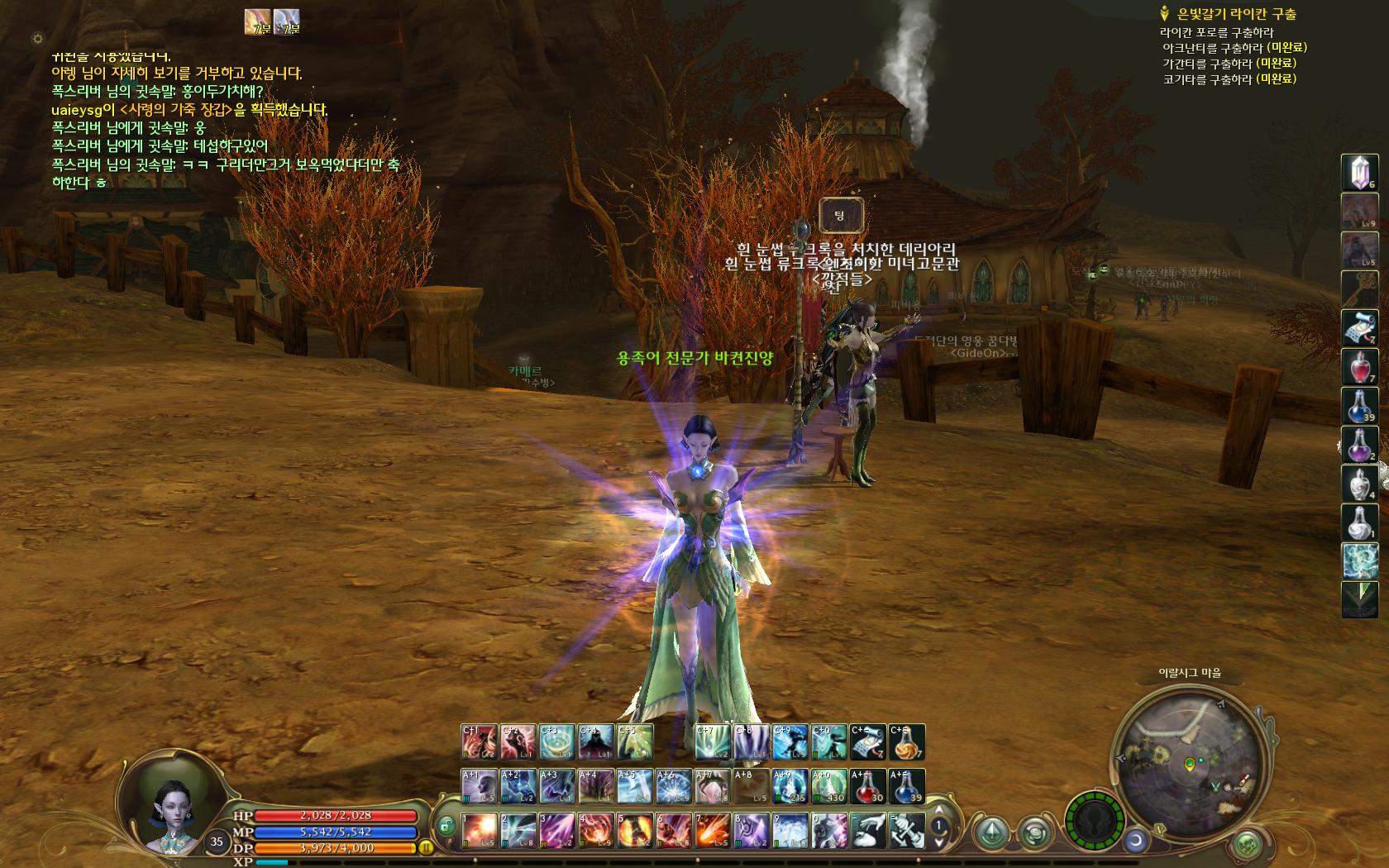This screenshot has width=1389, height=868.
Task: Activate the fire meteor skill in slot 7
Action: 712,830
